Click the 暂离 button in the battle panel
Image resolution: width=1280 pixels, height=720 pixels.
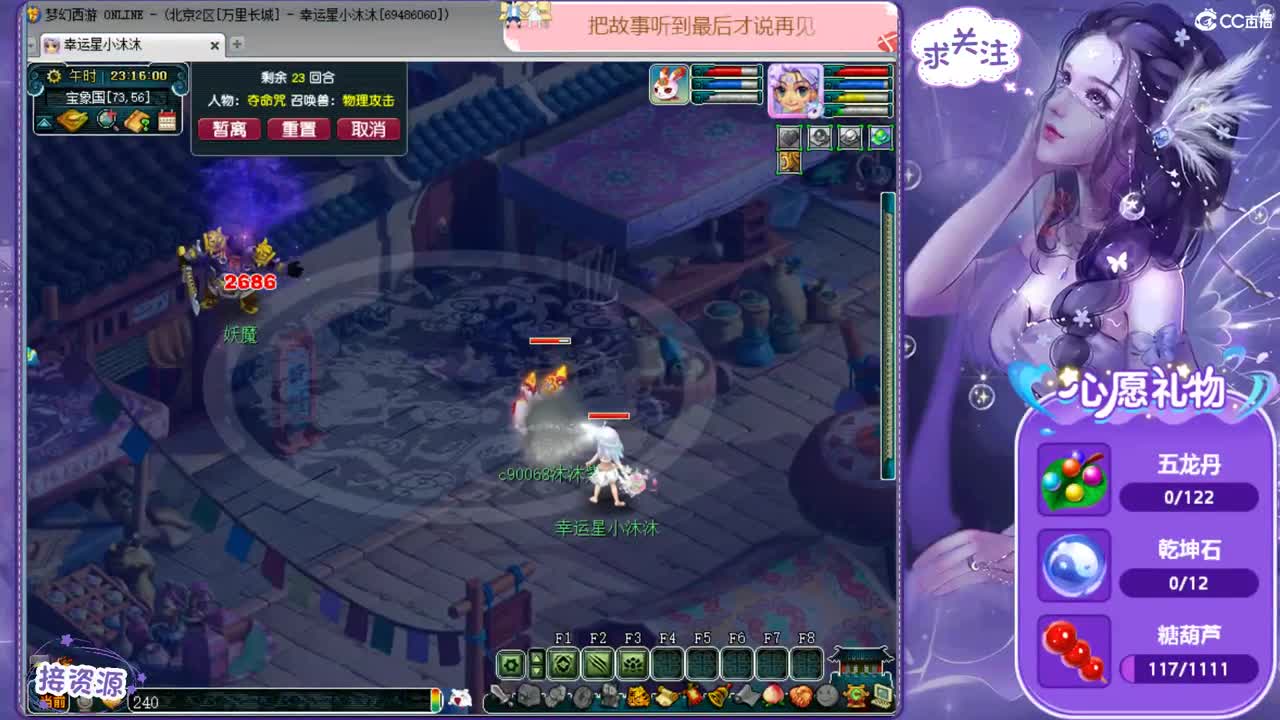click(x=228, y=129)
